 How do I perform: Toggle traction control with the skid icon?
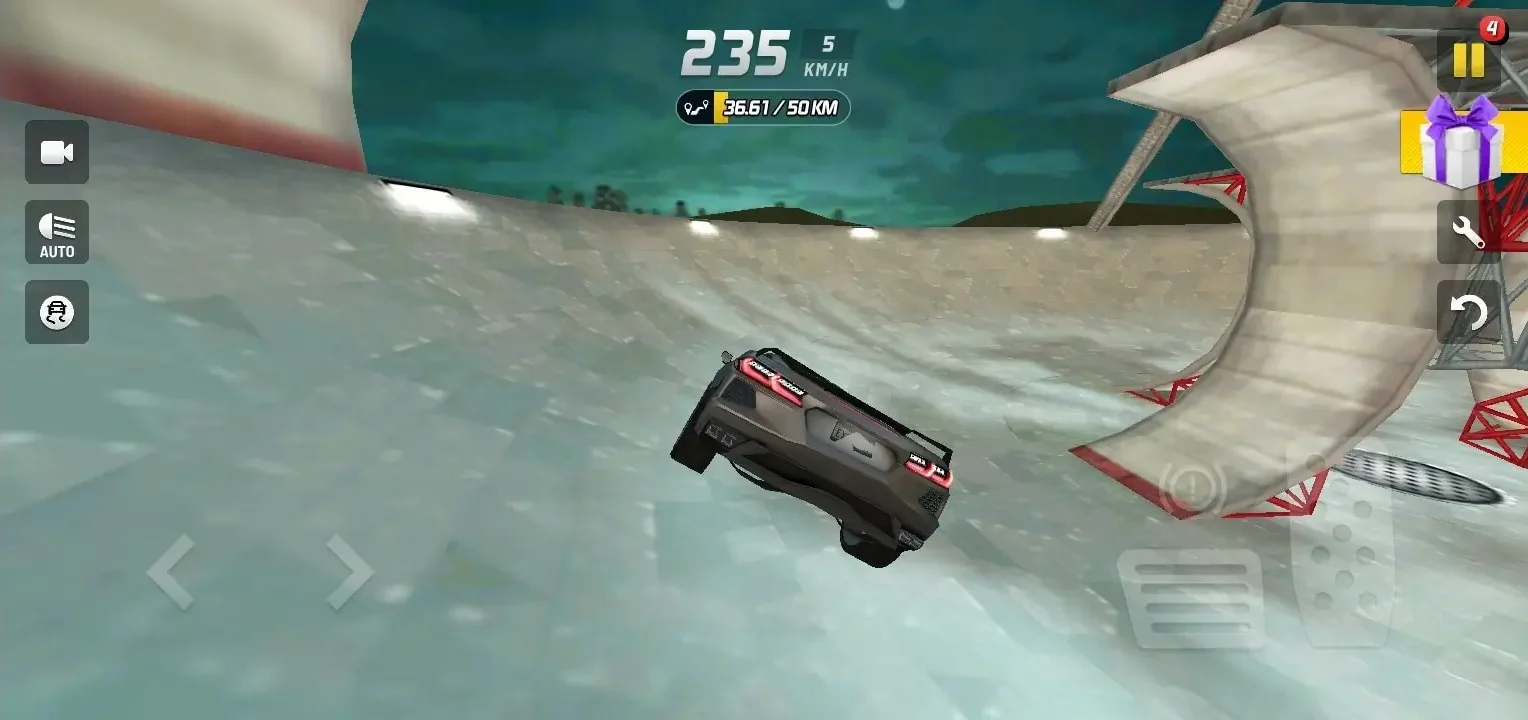[56, 312]
